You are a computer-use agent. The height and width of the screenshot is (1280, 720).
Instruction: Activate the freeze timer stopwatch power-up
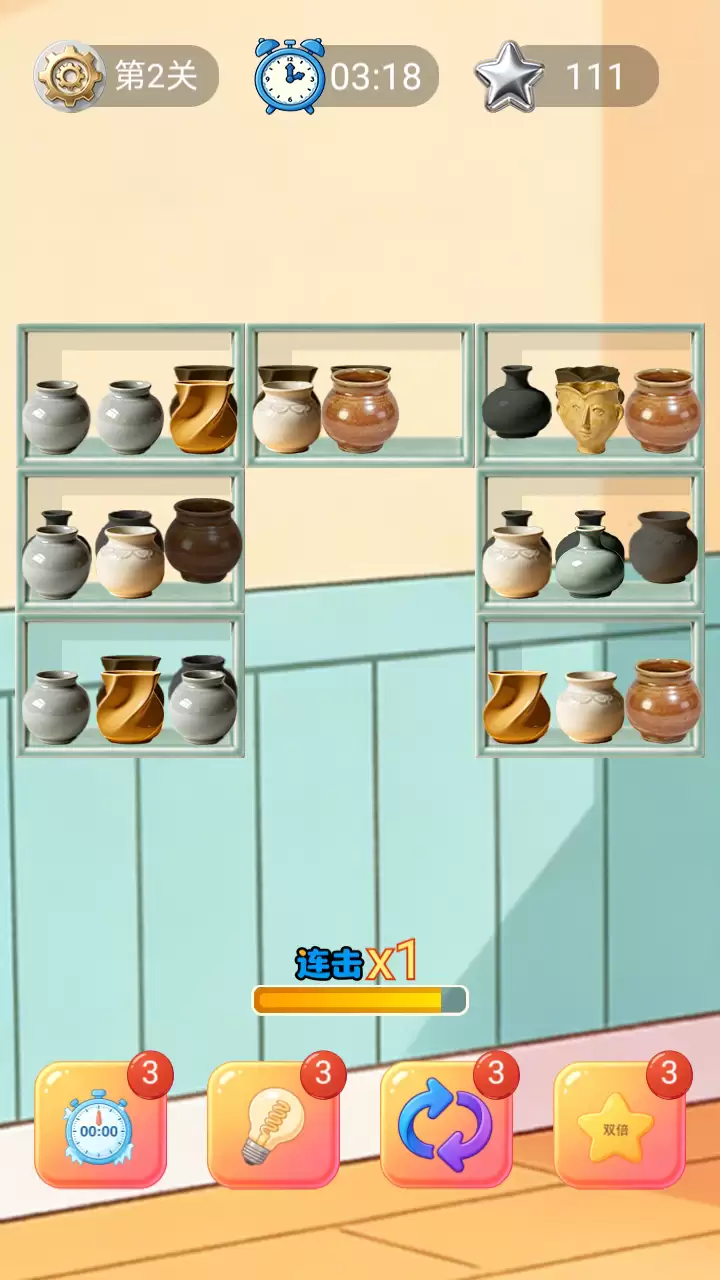coord(99,1127)
